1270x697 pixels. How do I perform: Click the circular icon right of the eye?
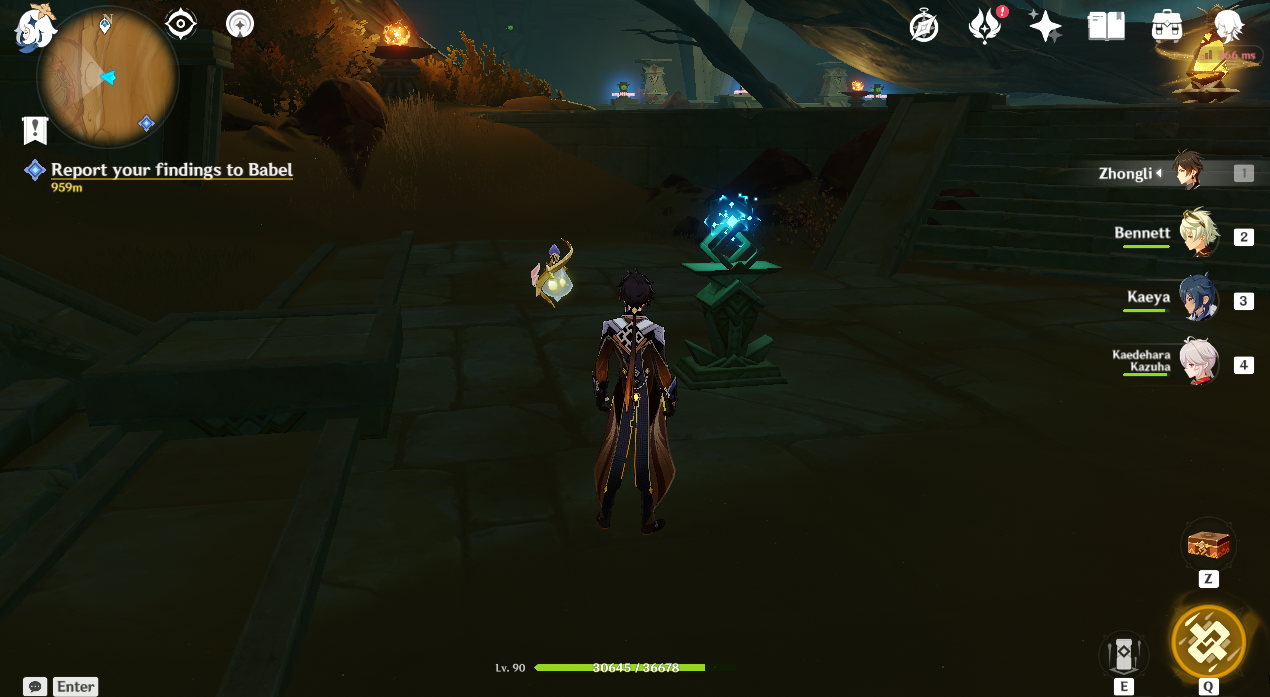coord(240,23)
